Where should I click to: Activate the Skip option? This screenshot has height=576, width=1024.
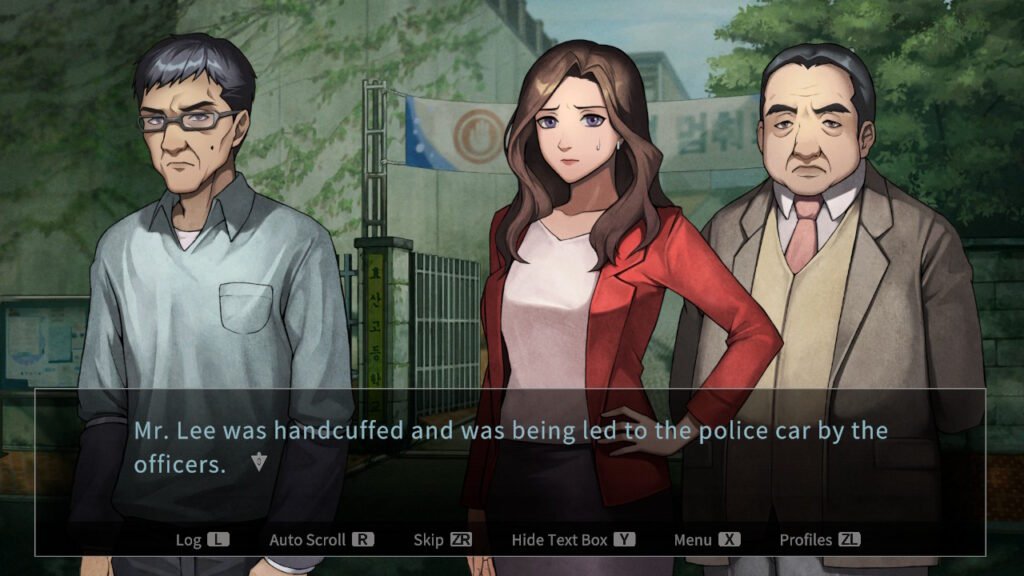(x=441, y=540)
